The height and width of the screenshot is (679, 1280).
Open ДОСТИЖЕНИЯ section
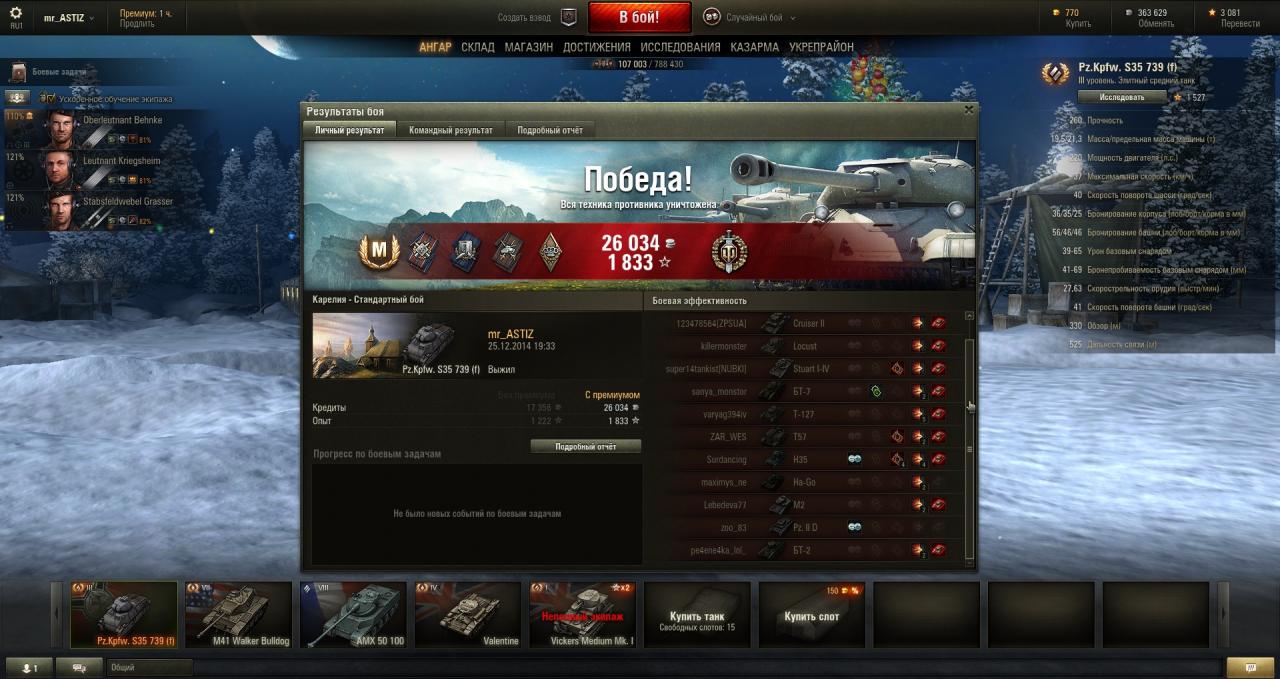coord(596,47)
